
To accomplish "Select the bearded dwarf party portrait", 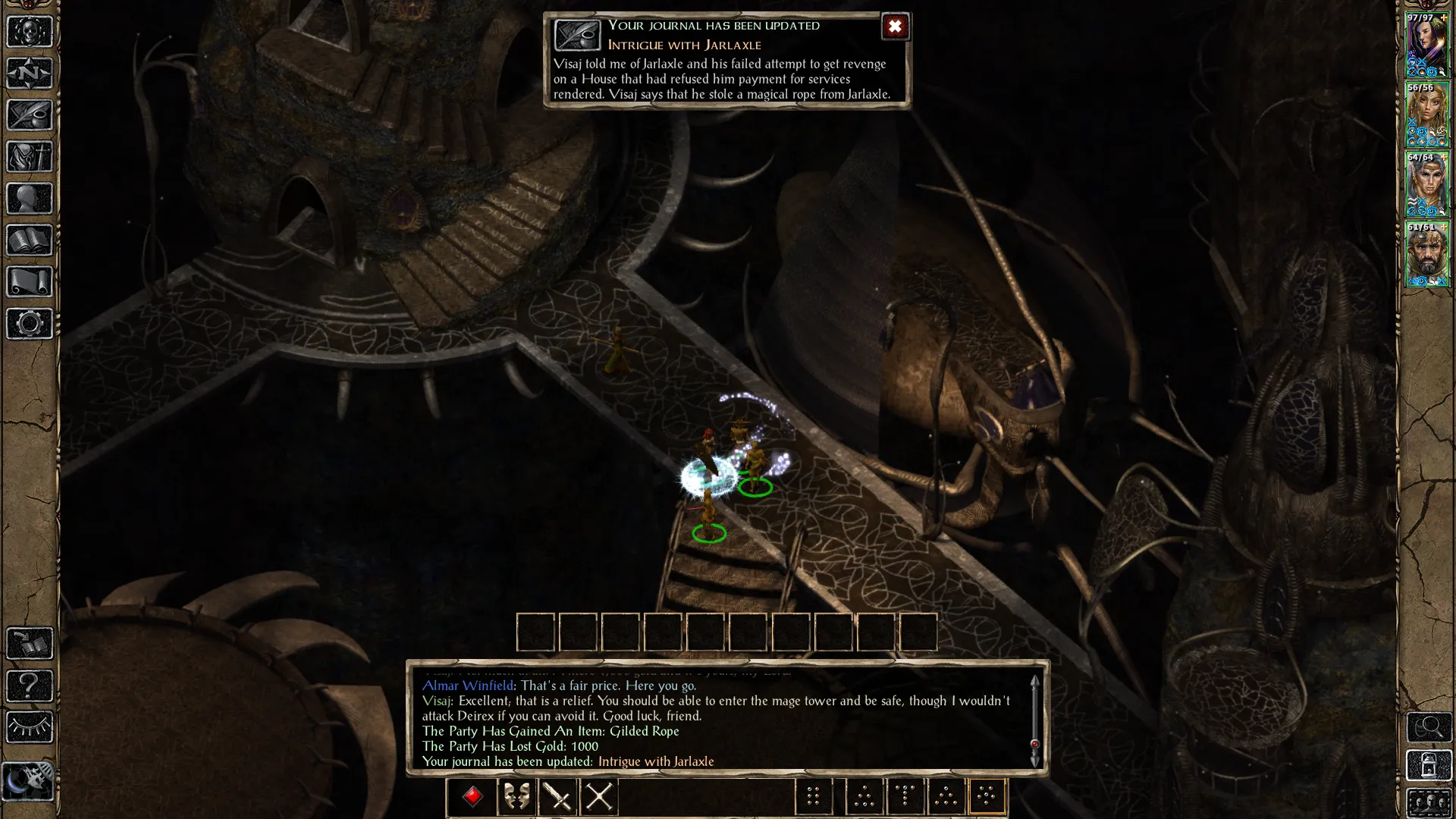I will pos(1427,255).
